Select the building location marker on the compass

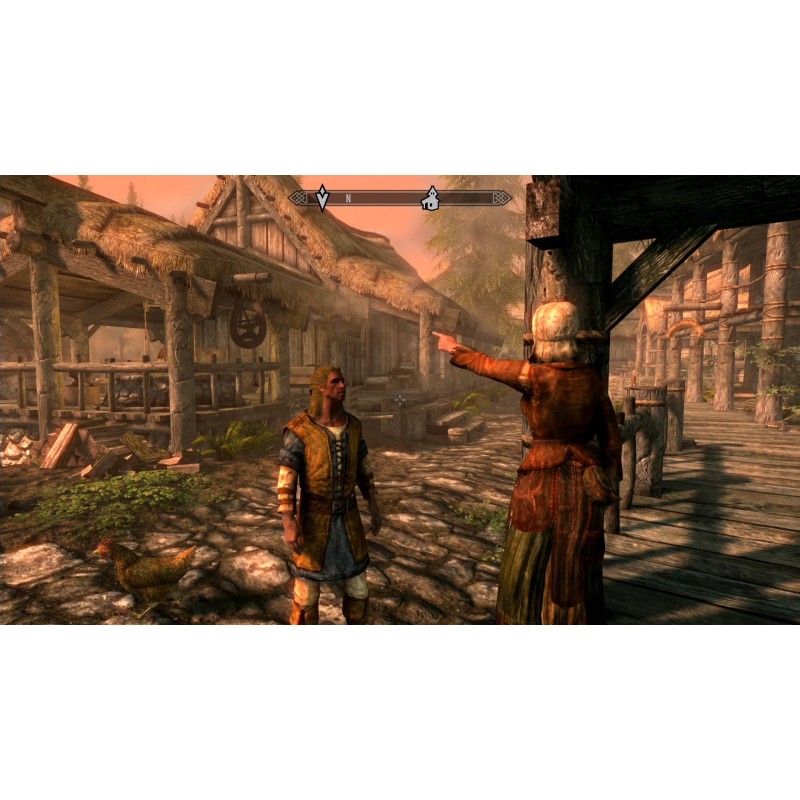click(x=431, y=198)
